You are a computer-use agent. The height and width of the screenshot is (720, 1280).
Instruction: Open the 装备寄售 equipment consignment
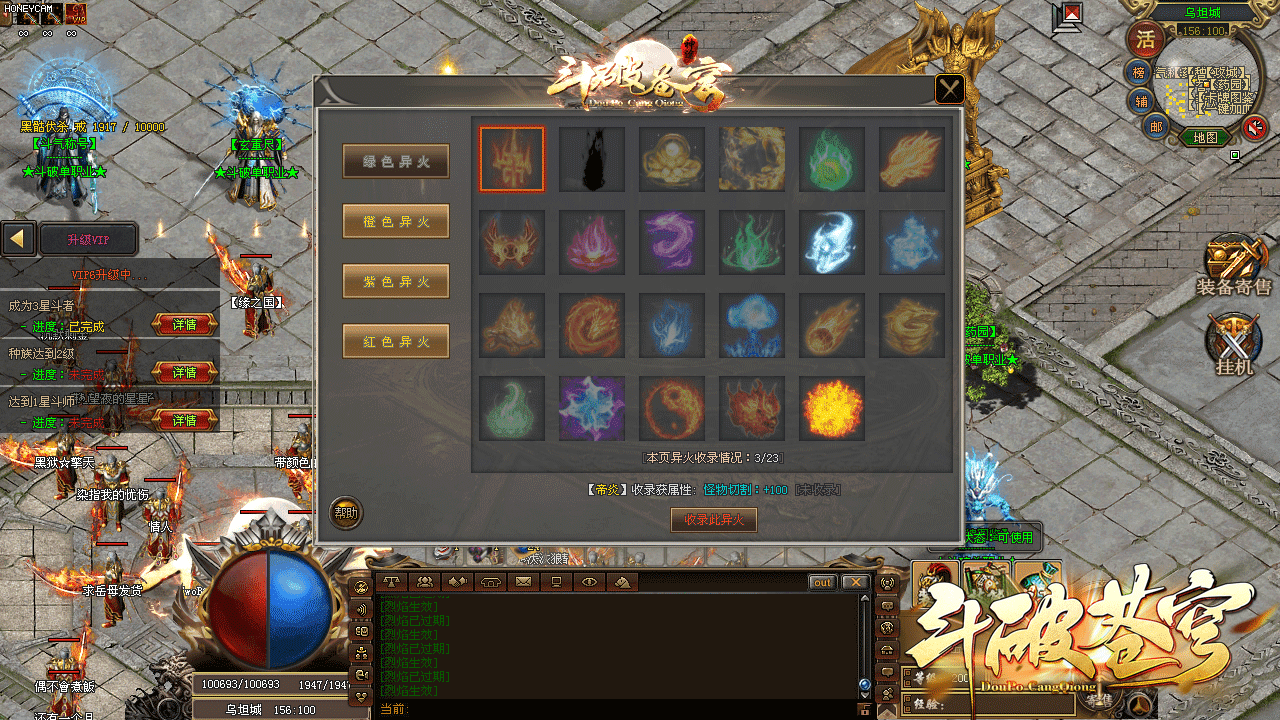[x=1234, y=266]
